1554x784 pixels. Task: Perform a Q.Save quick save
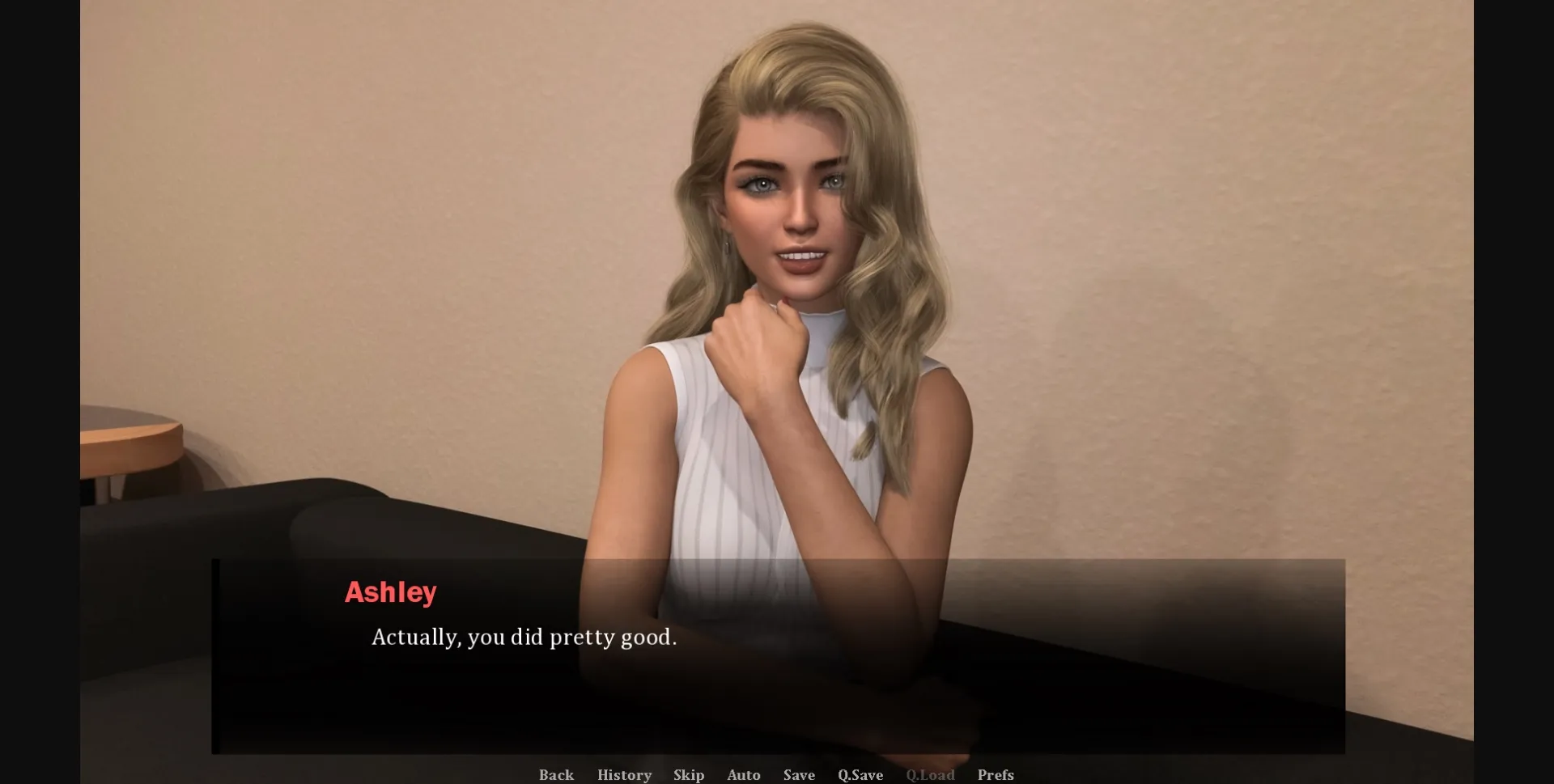tap(861, 774)
